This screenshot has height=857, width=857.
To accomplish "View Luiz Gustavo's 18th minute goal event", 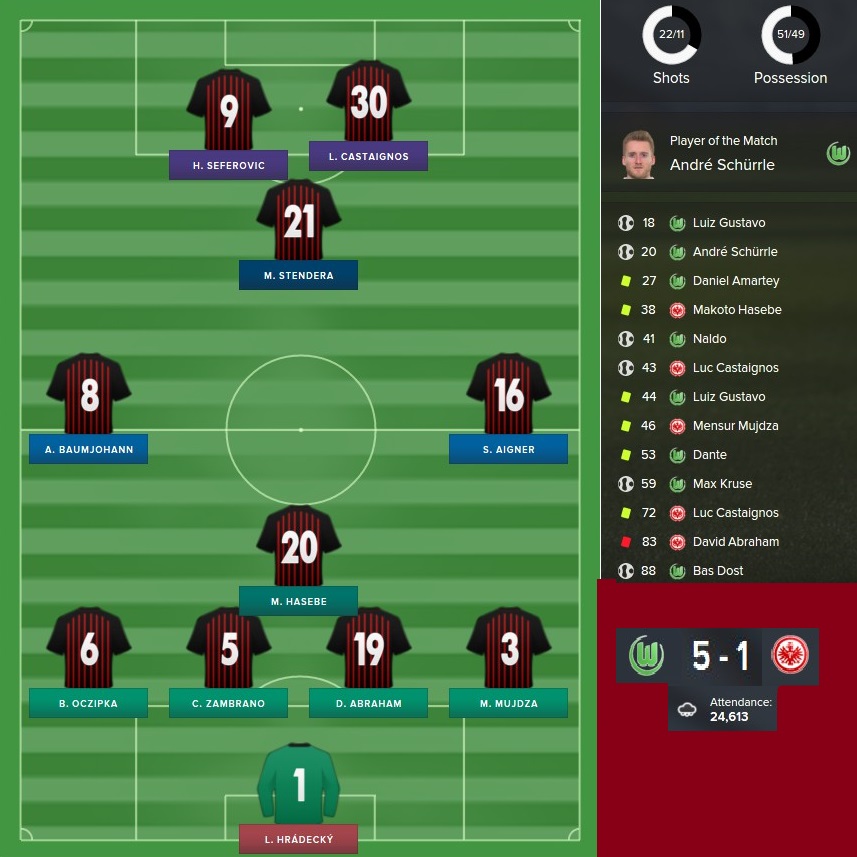I will point(728,223).
